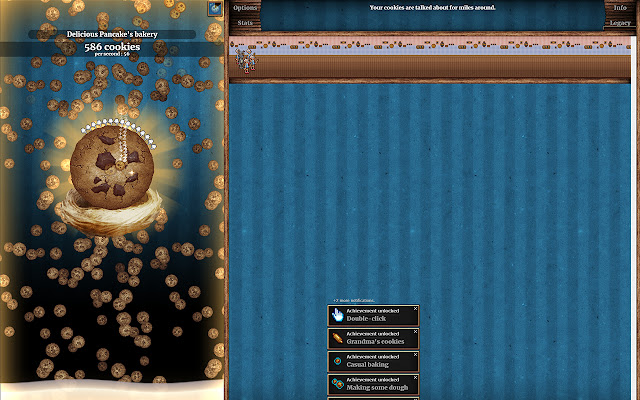This screenshot has height=400, width=640.
Task: Open the Options menu
Action: (x=245, y=7)
